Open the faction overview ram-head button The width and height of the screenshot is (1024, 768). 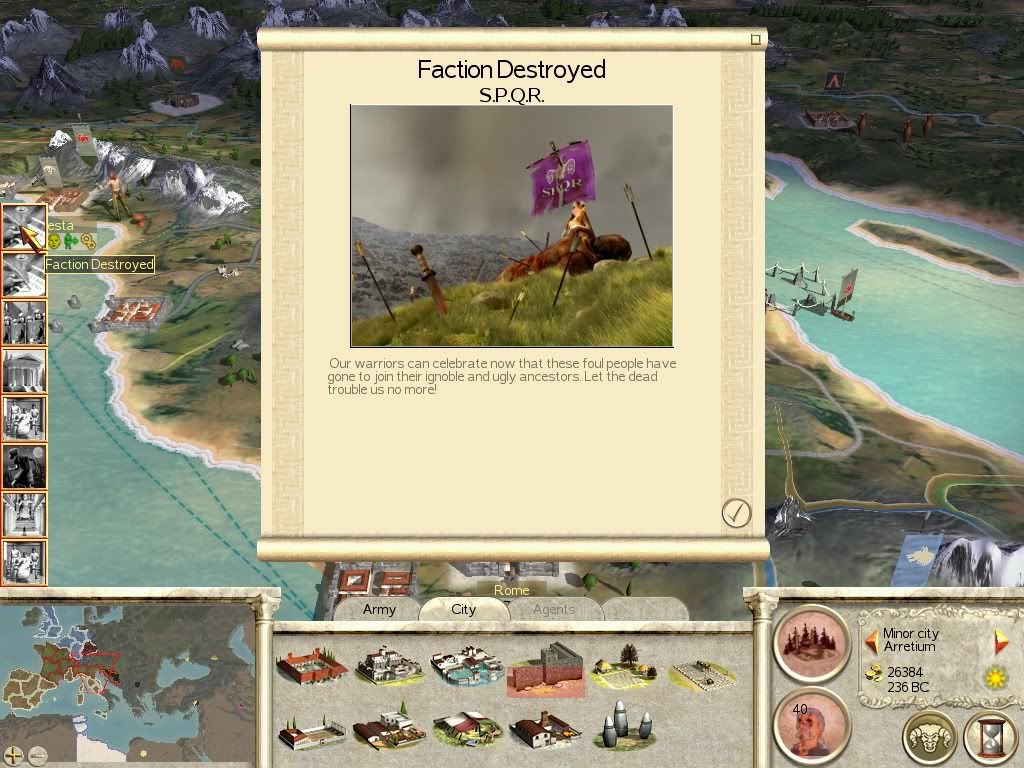(930, 739)
